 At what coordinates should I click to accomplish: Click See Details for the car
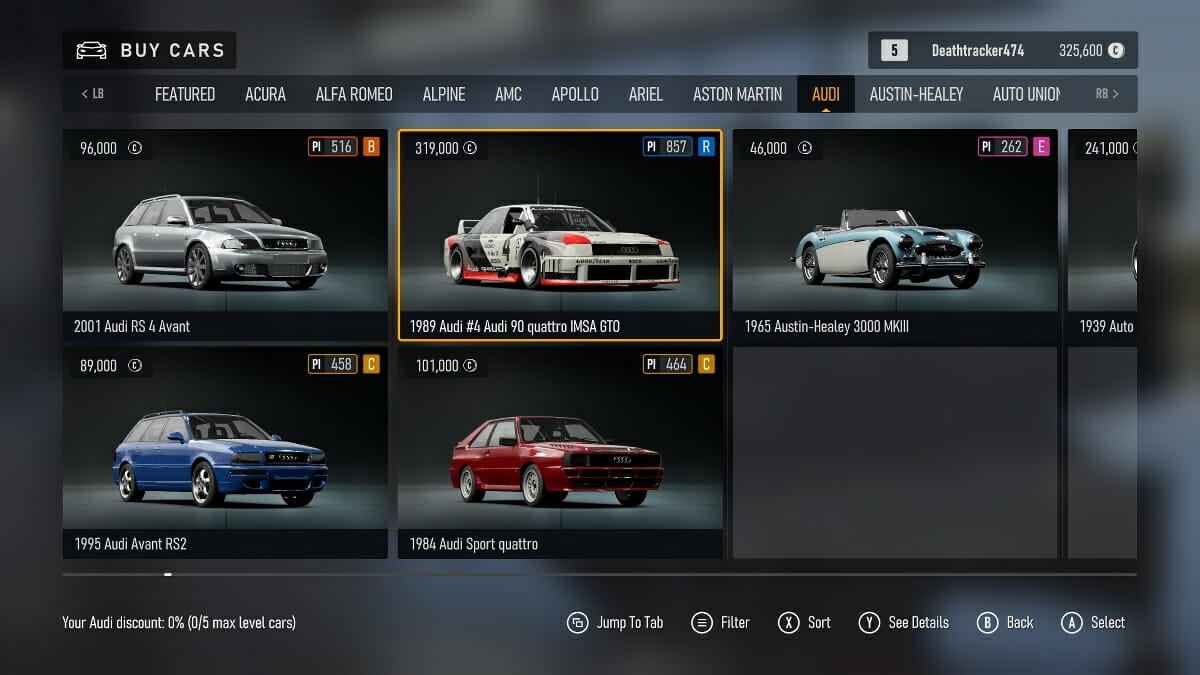point(904,622)
